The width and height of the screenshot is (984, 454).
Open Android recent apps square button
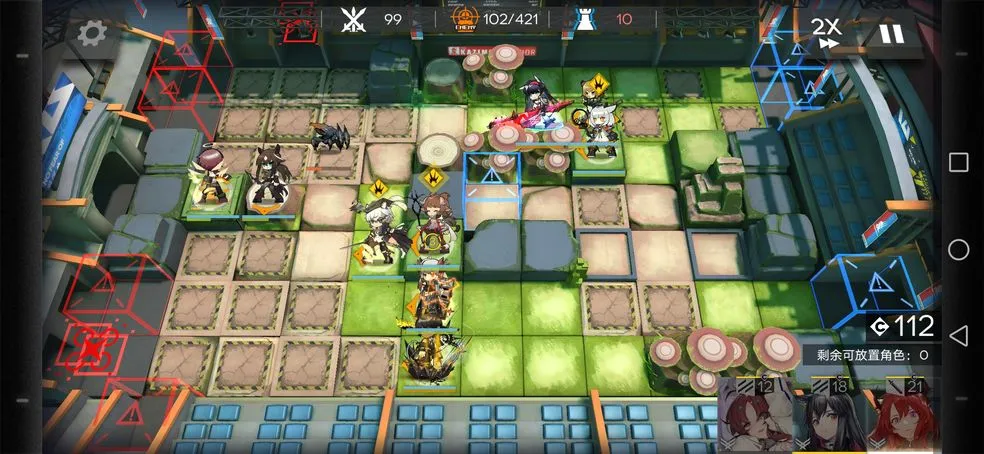coord(958,163)
